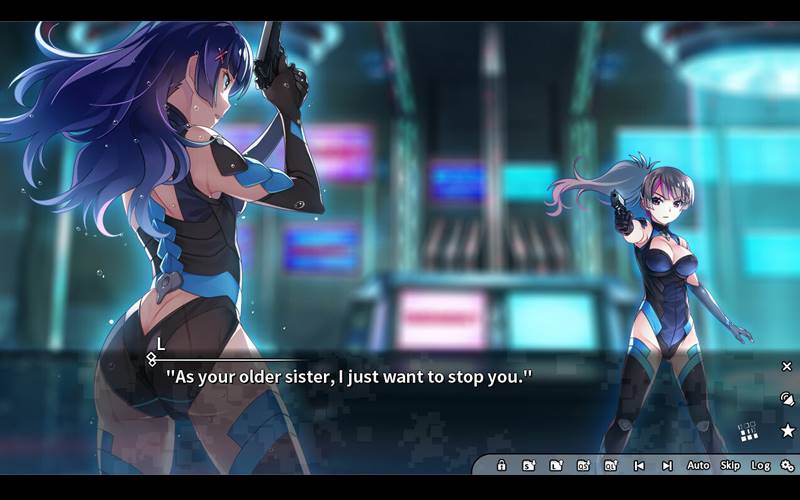Jump forward to the next scene
The image size is (800, 500).
667,466
